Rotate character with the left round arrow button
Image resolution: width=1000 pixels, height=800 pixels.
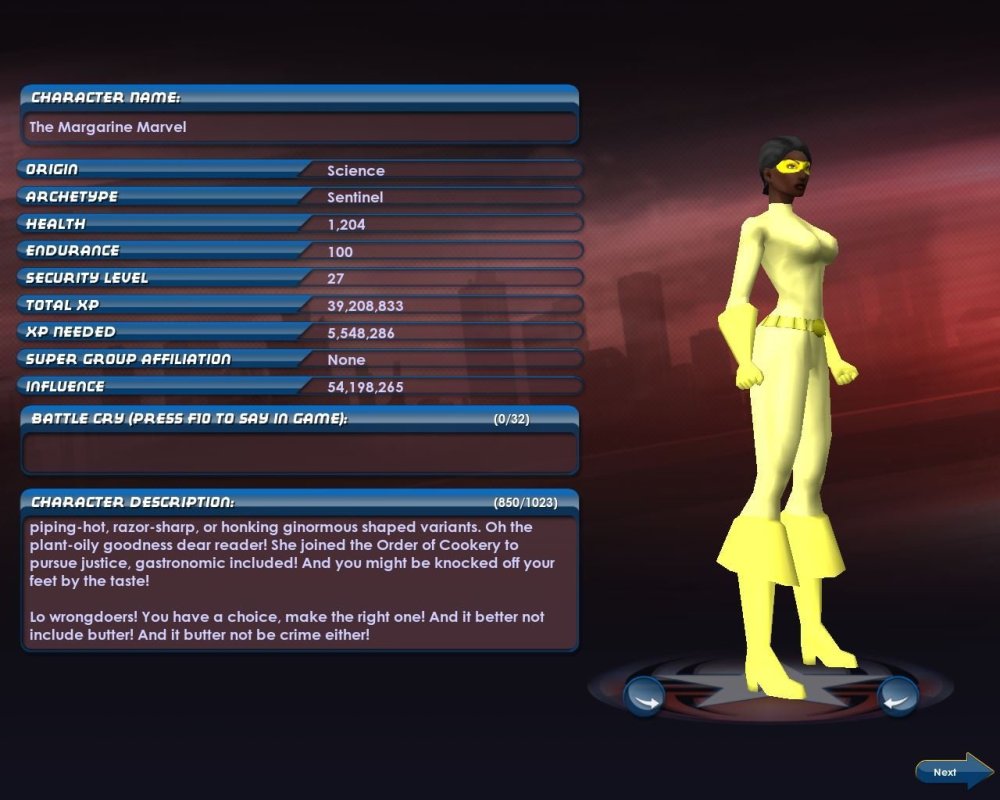coord(644,696)
